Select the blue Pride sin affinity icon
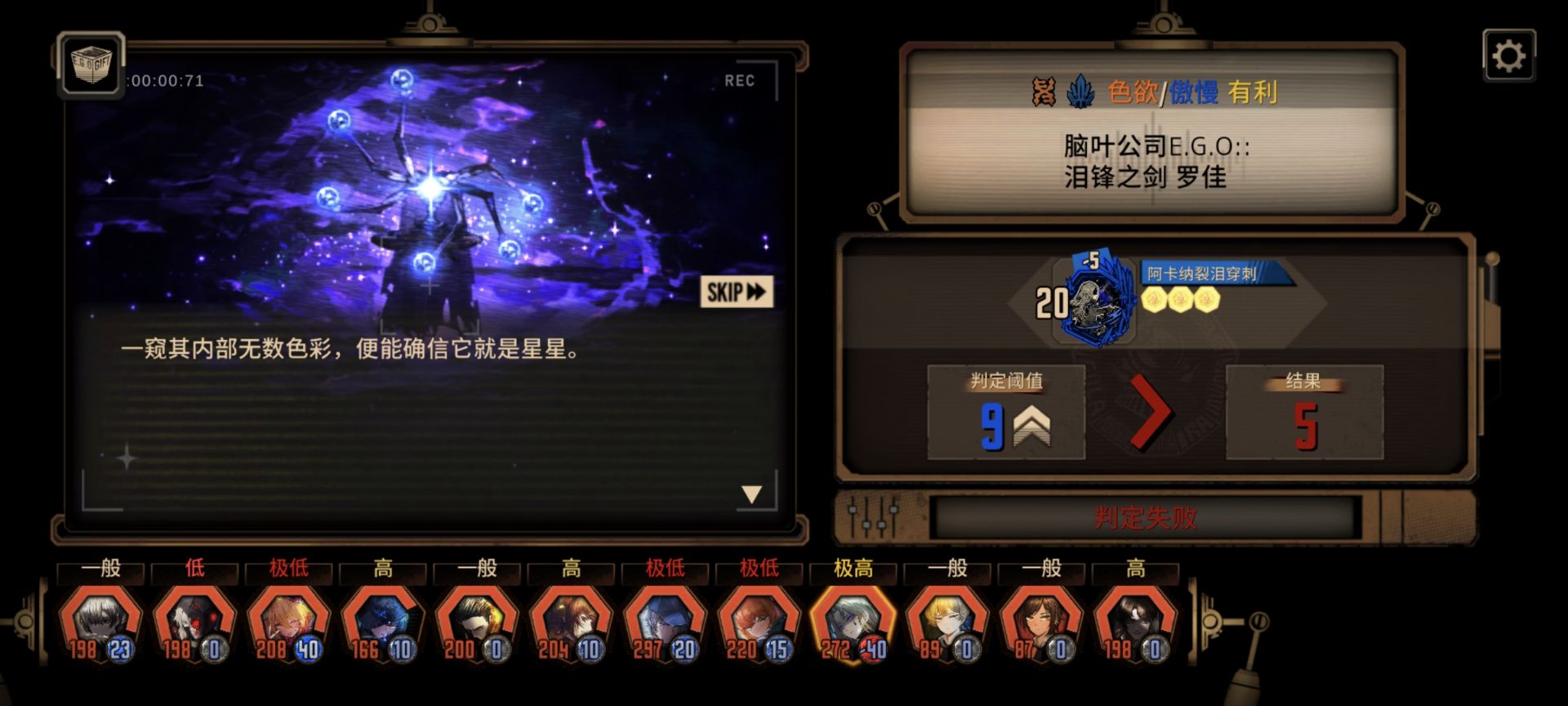This screenshot has width=1568, height=706. tap(1080, 92)
